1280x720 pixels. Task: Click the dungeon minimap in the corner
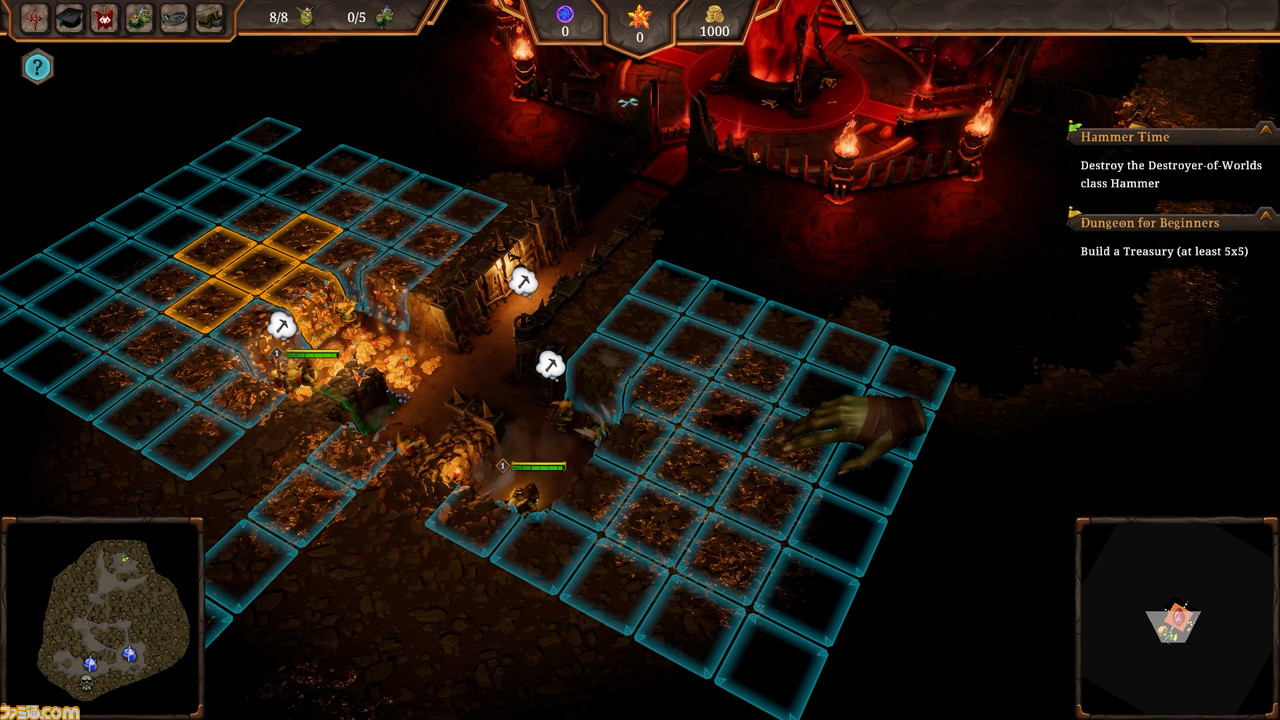(1176, 618)
